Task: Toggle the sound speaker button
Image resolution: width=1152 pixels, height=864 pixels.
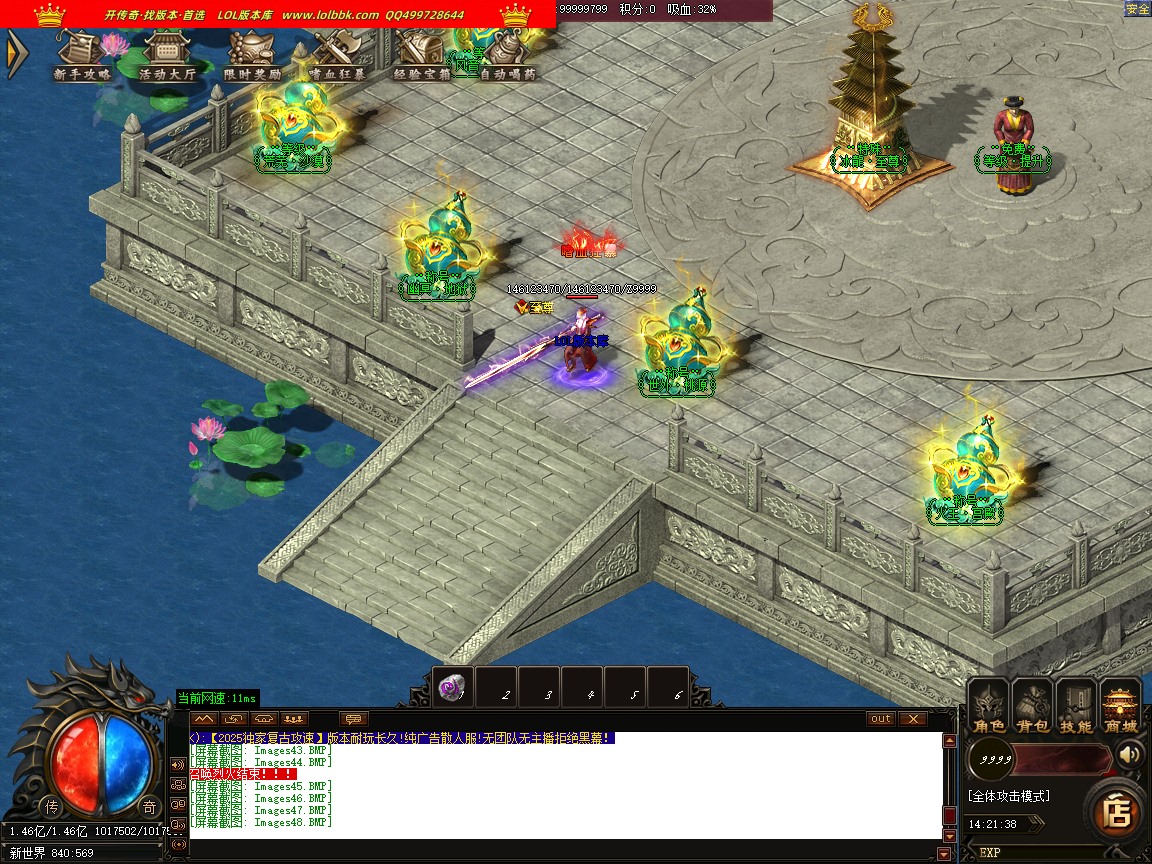Action: click(x=1130, y=753)
